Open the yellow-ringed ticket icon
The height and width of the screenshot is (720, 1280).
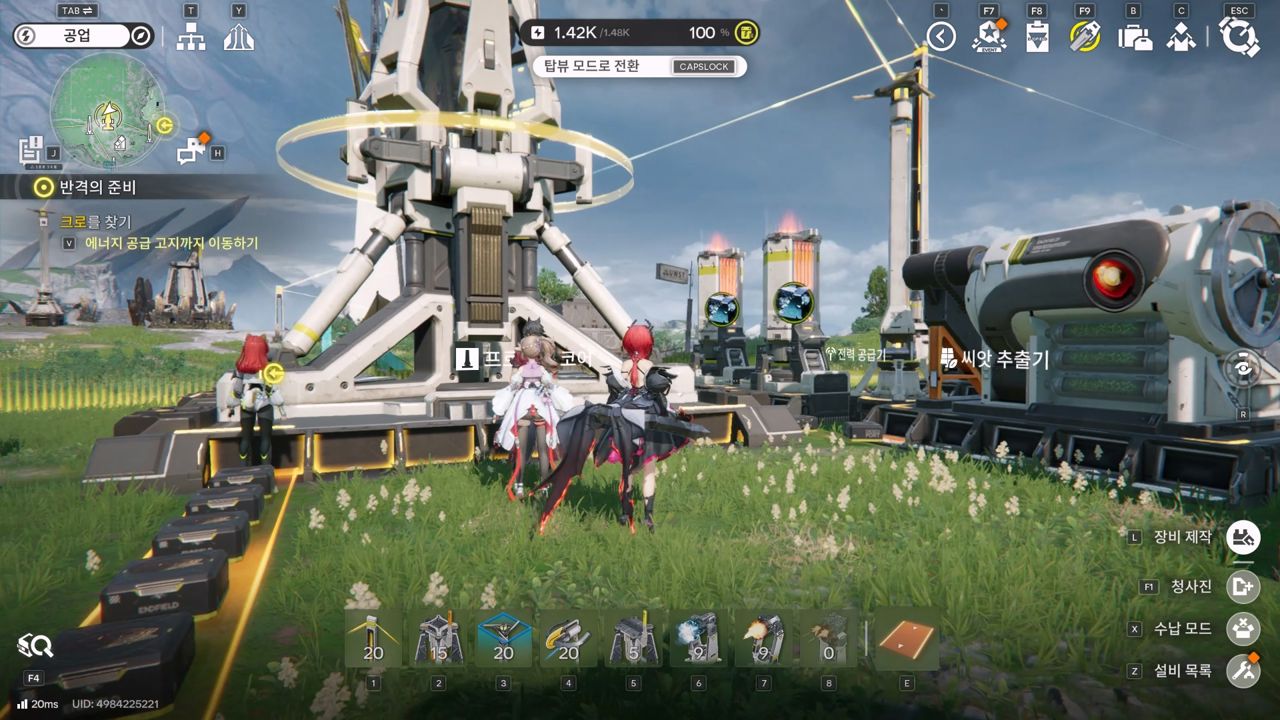click(1085, 37)
